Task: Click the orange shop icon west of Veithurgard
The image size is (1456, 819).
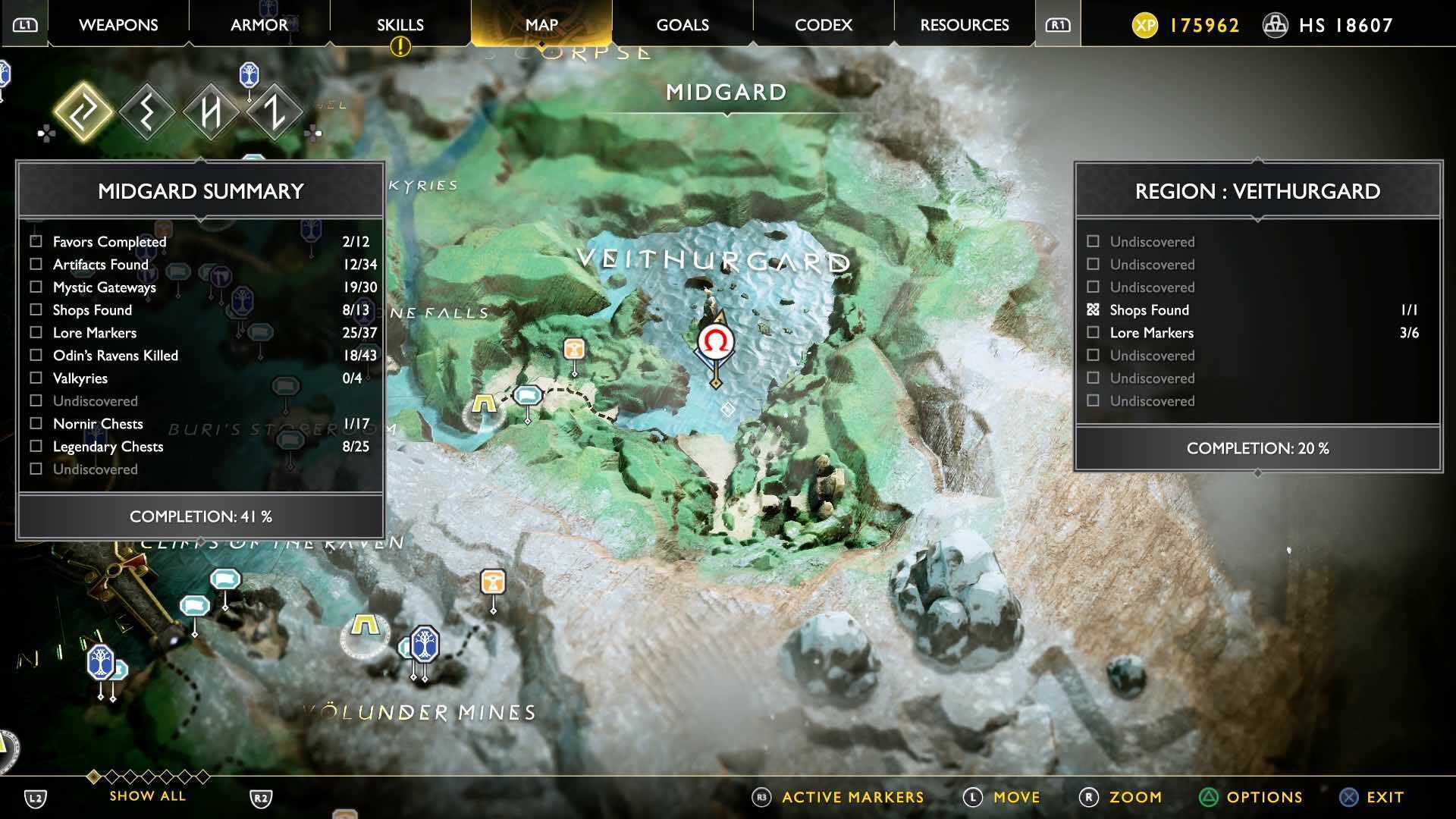Action: coord(574,350)
